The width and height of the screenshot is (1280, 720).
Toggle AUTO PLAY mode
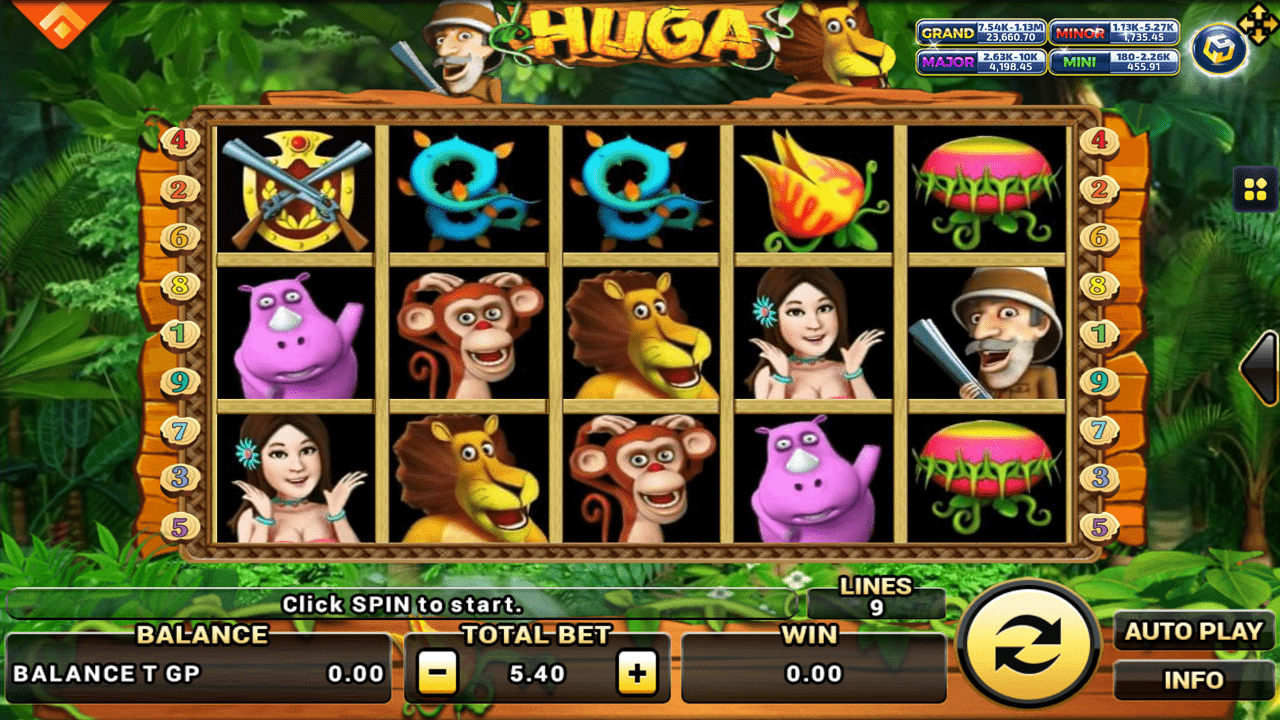click(1192, 632)
